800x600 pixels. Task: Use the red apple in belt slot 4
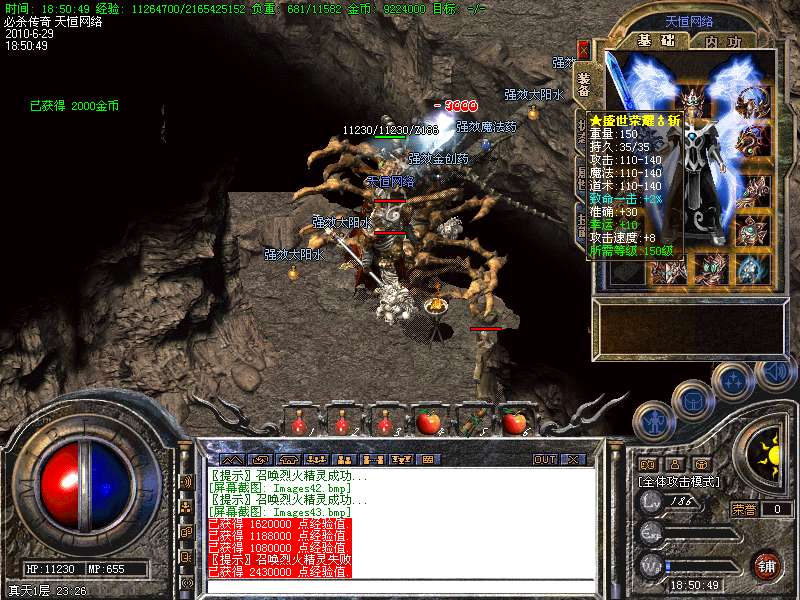(428, 423)
